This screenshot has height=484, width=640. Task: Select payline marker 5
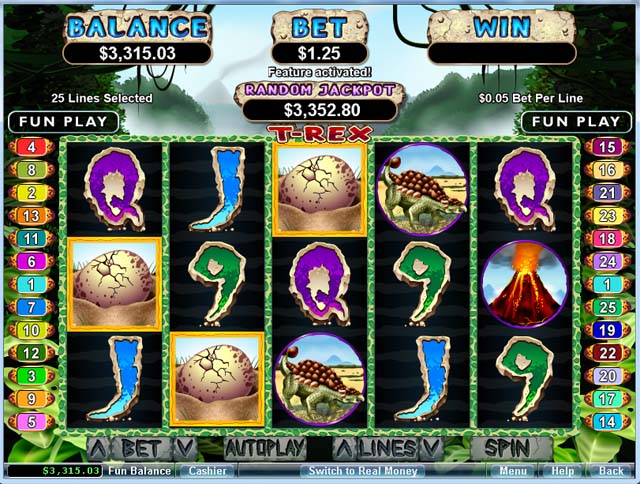[31, 421]
